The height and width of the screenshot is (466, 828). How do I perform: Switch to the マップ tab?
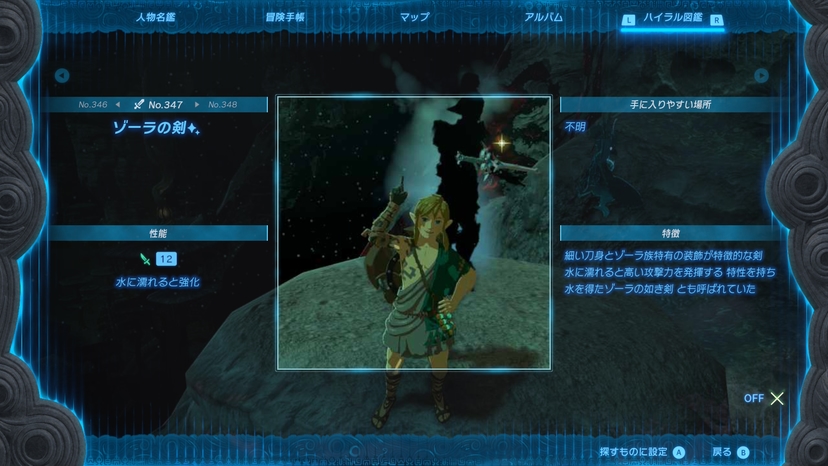click(414, 17)
